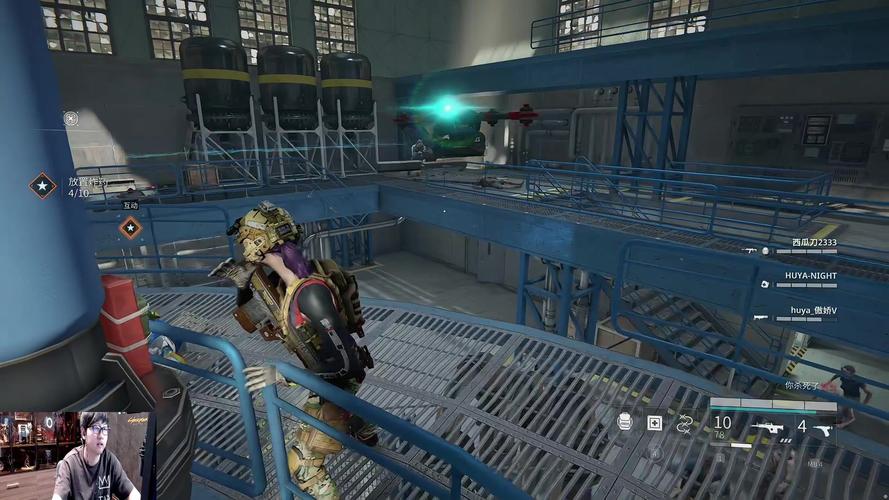Image resolution: width=889 pixels, height=500 pixels.
Task: Click the circular waypoint marker icon
Action: point(71,118)
